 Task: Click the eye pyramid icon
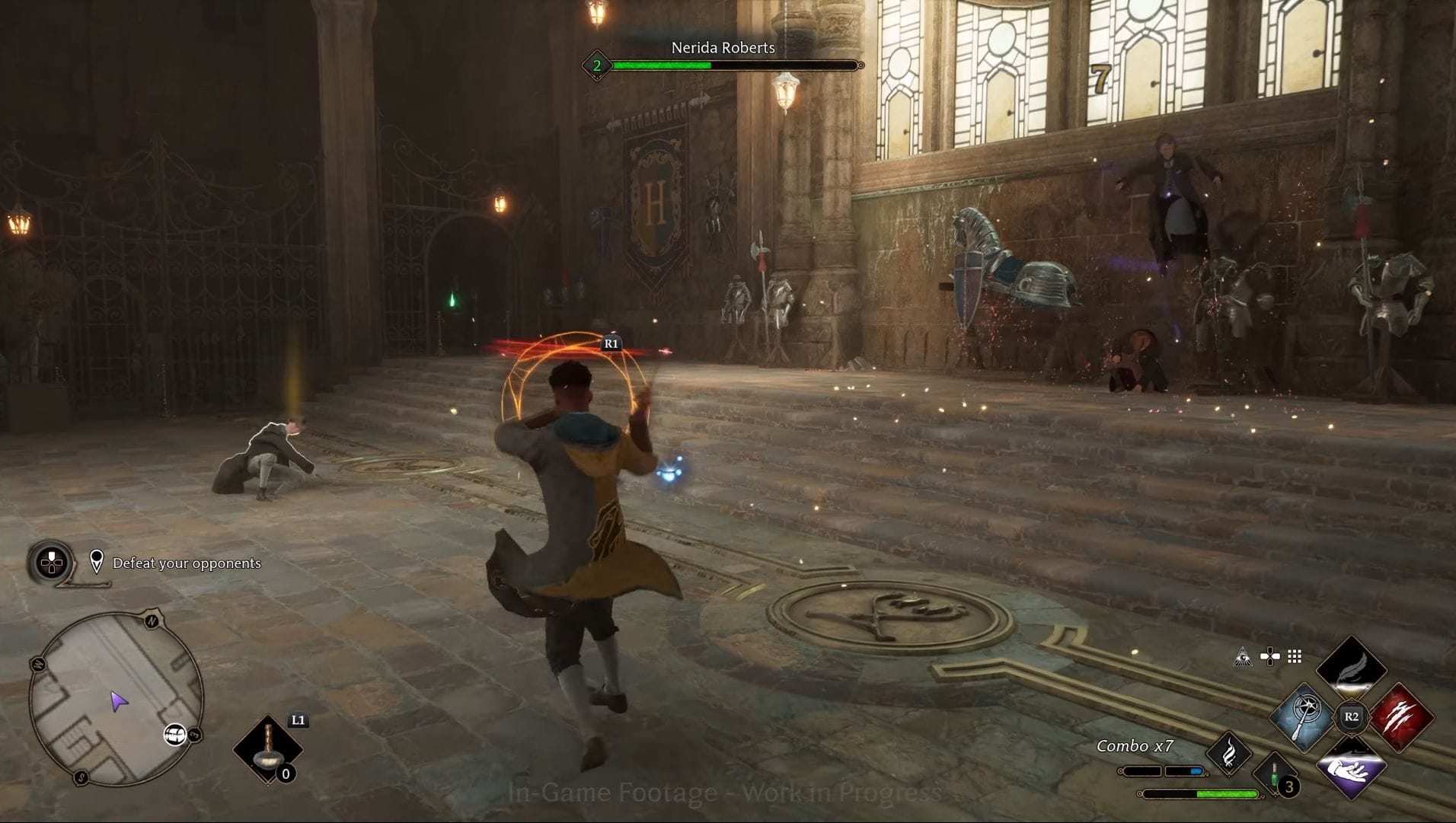tap(1243, 656)
